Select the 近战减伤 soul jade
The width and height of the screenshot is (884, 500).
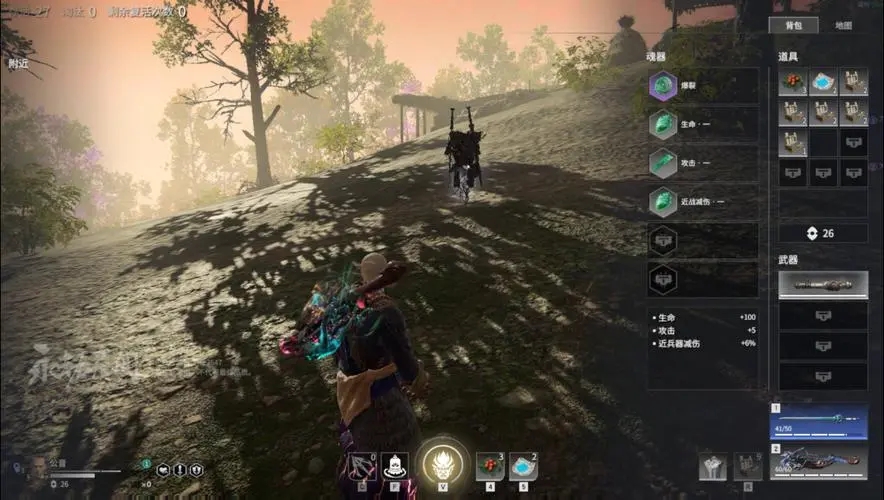tap(662, 201)
